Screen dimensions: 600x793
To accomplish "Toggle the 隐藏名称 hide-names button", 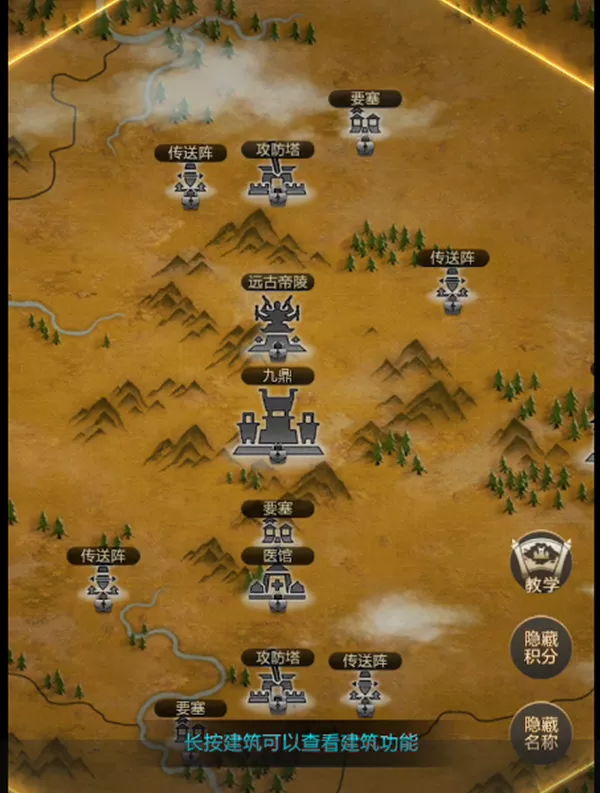I will point(541,735).
